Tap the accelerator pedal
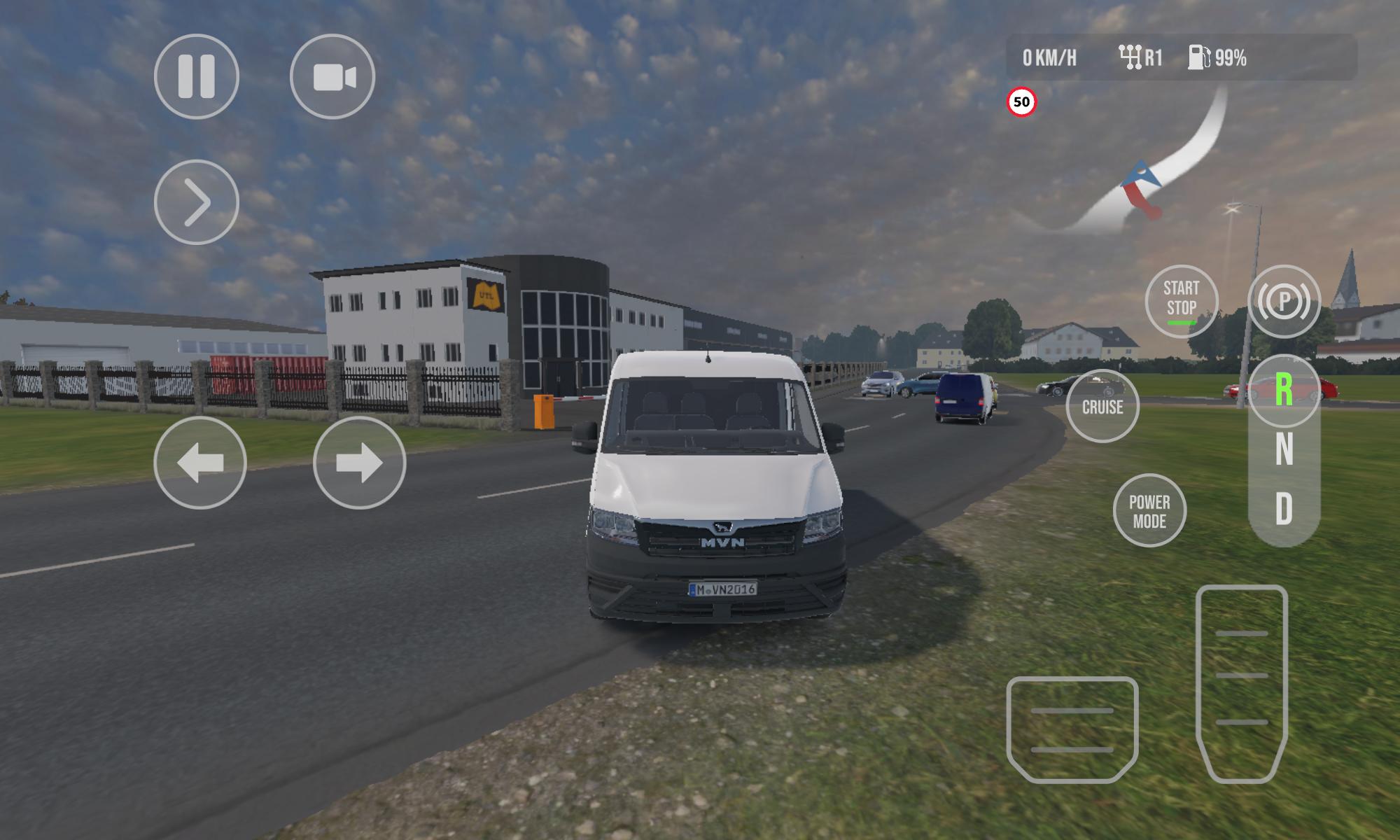 tap(1242, 682)
